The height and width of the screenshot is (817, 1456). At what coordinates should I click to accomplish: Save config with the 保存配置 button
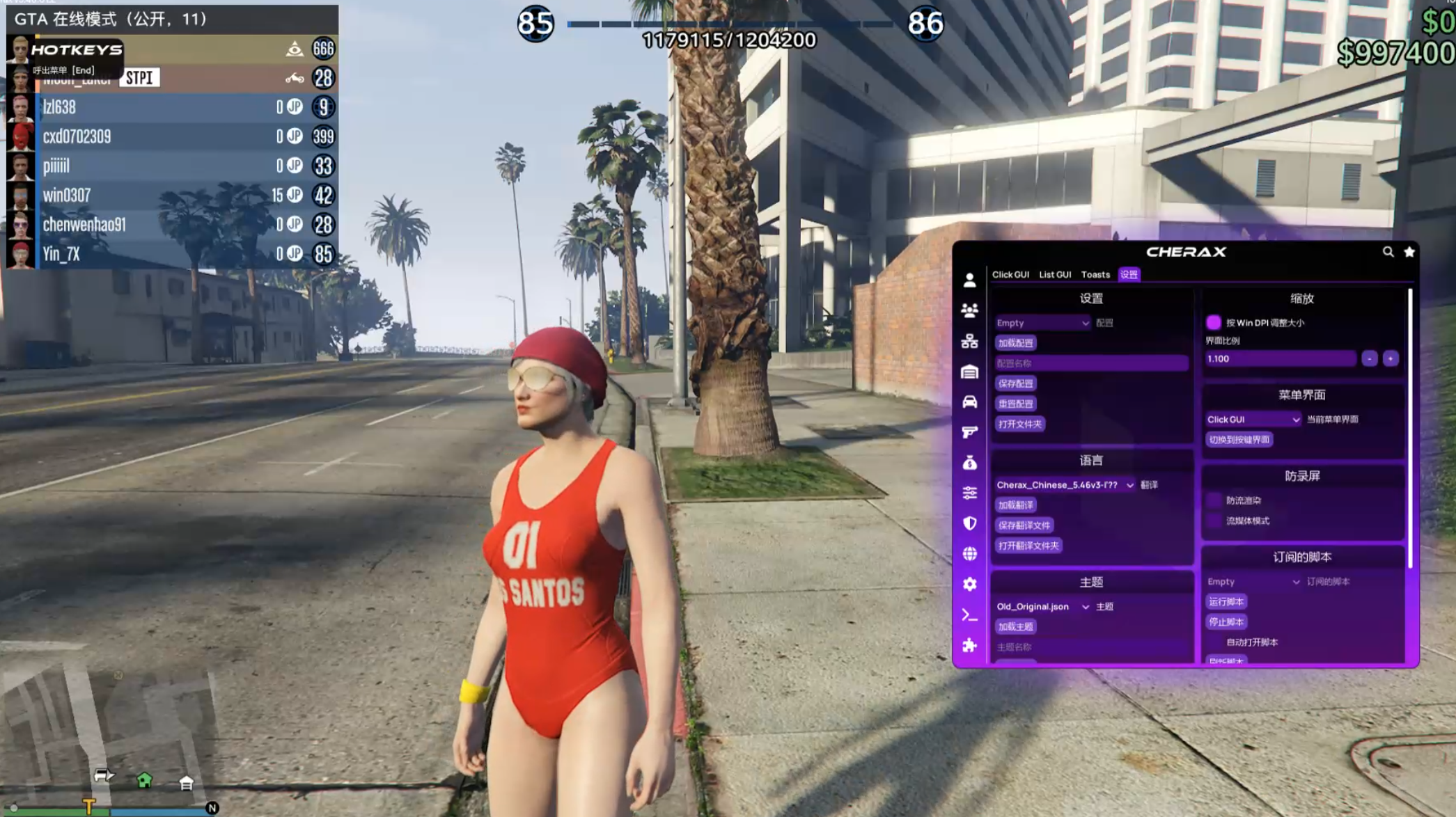point(1015,383)
